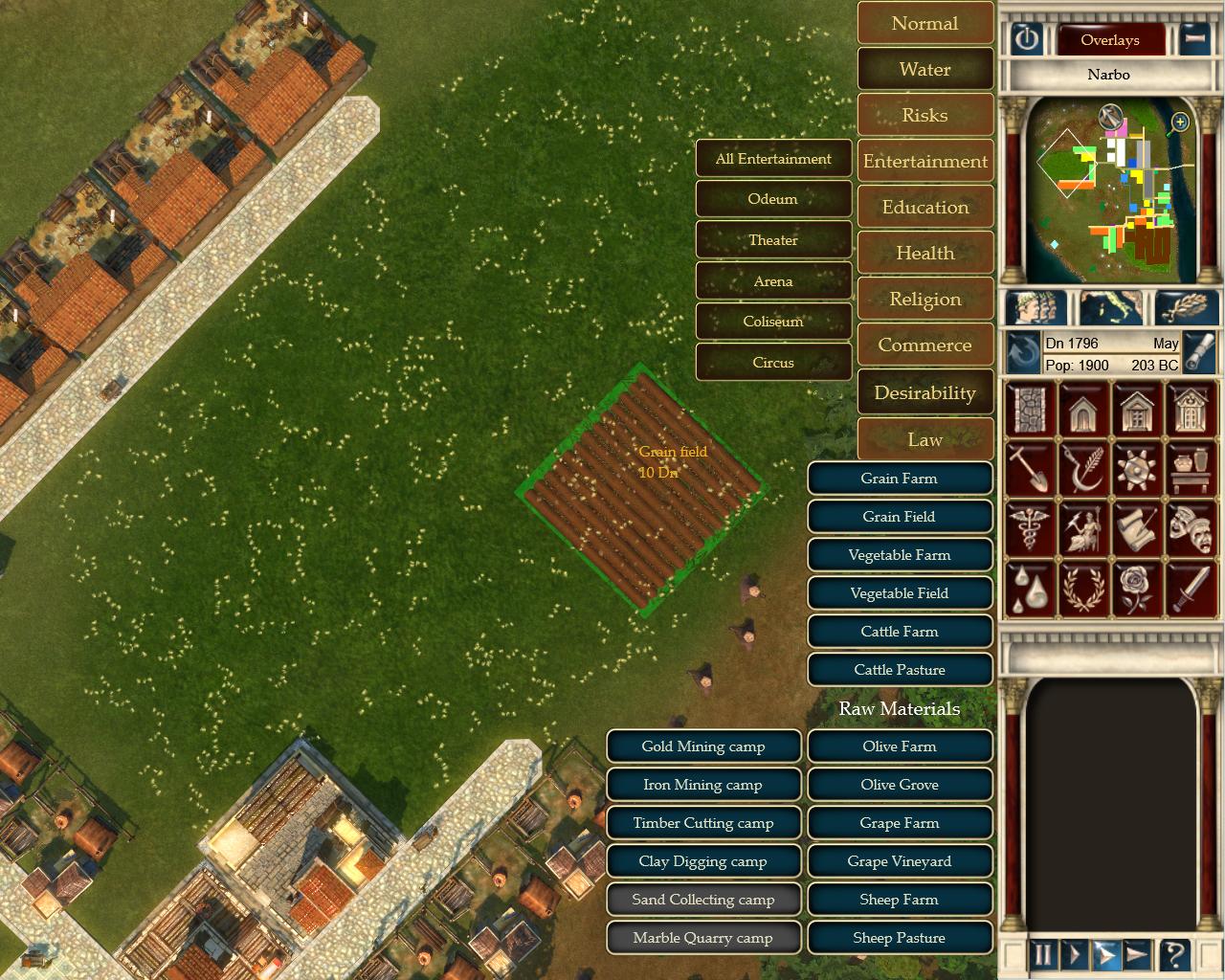Select Sheep Pasture build option
Viewport: 1225px width, 980px height.
[899, 938]
